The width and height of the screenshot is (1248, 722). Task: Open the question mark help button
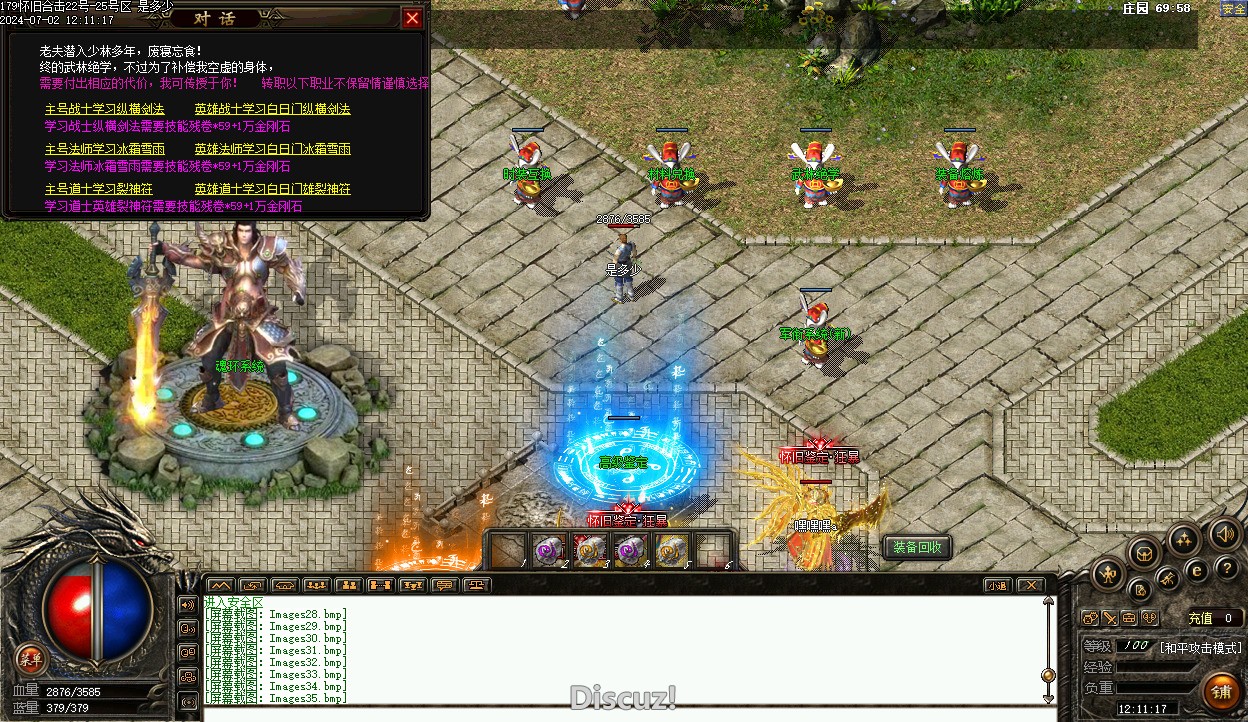tap(1228, 568)
